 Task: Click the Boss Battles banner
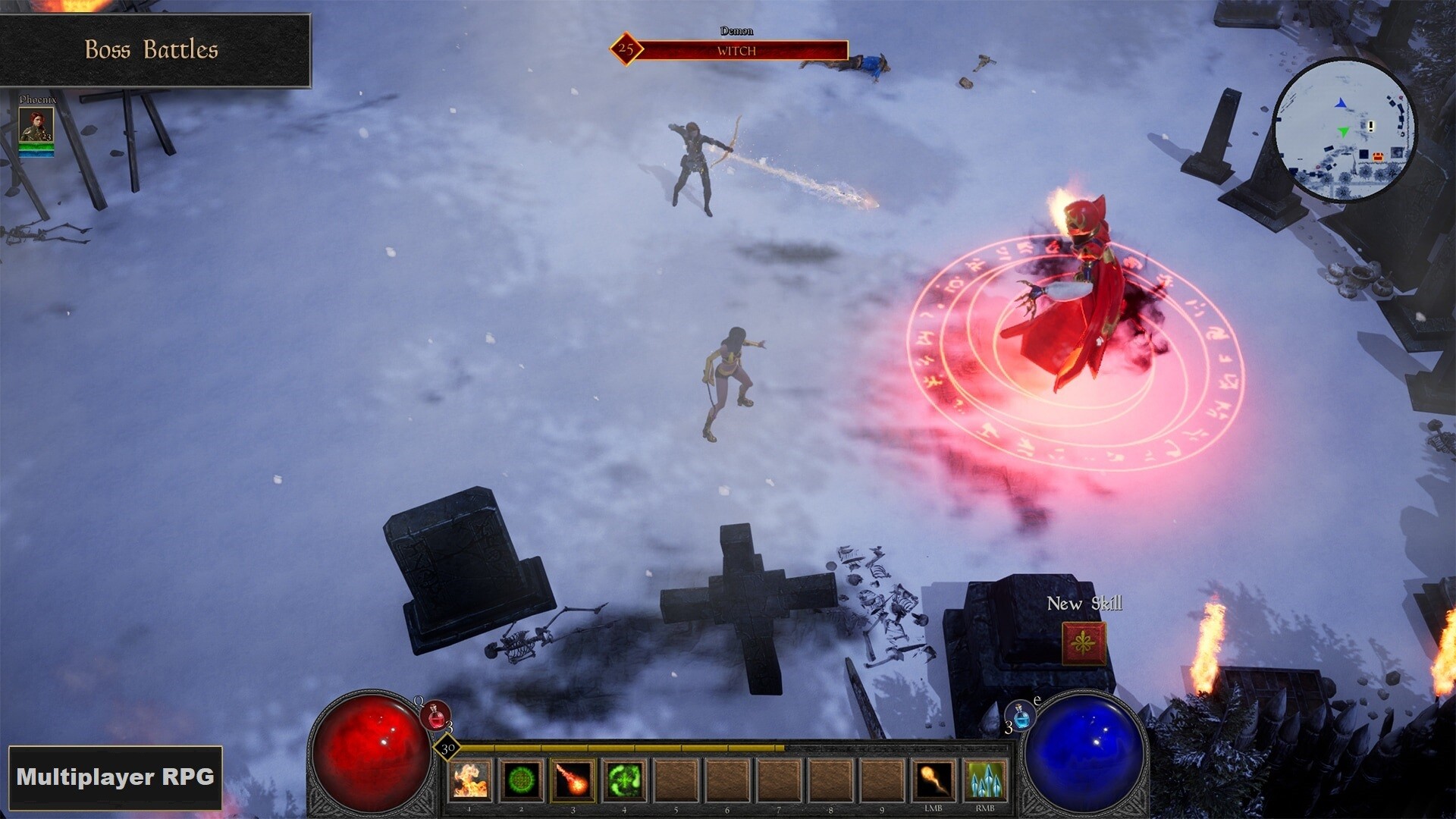152,50
